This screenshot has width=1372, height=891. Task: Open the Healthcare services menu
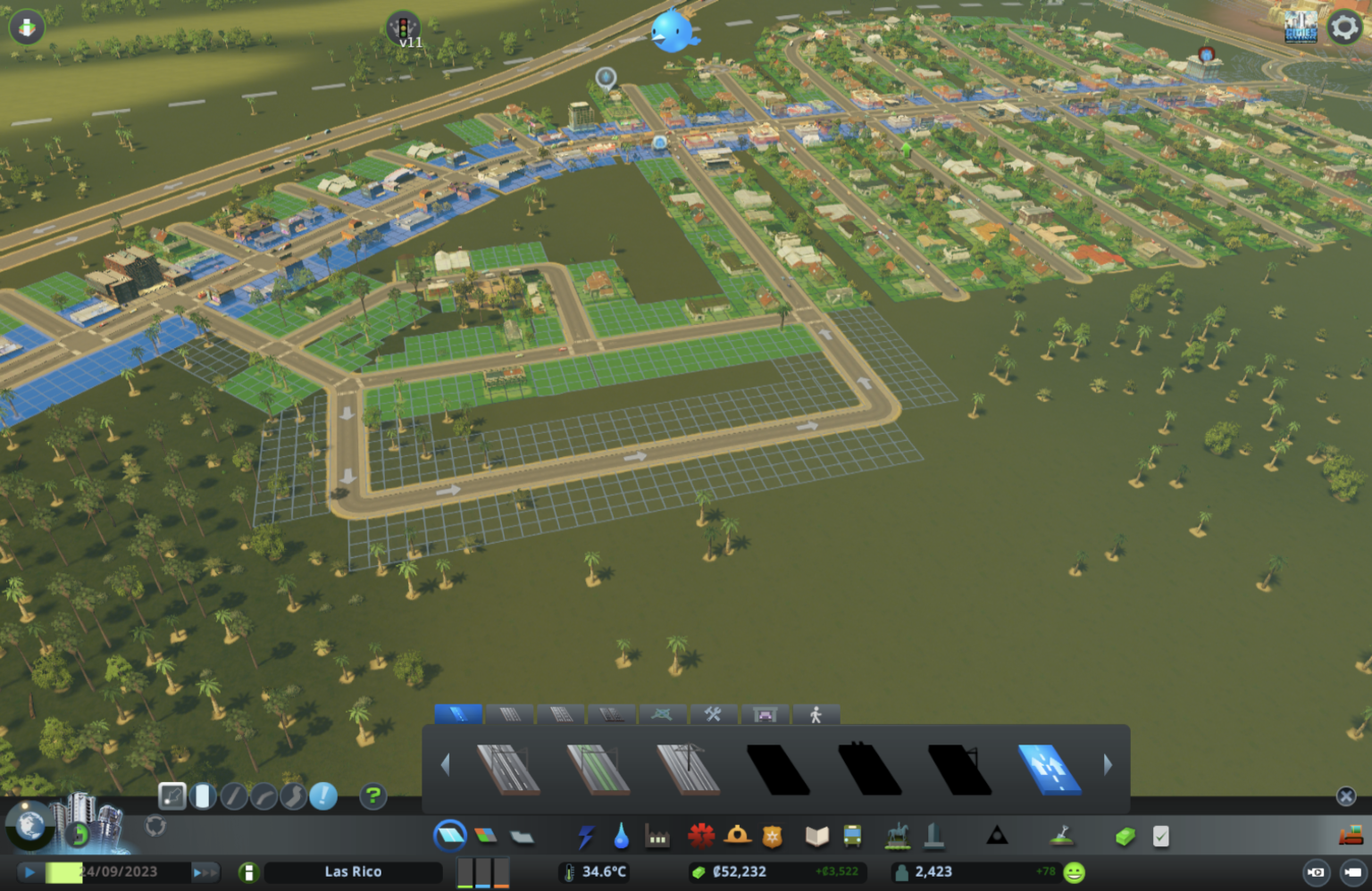click(x=702, y=836)
